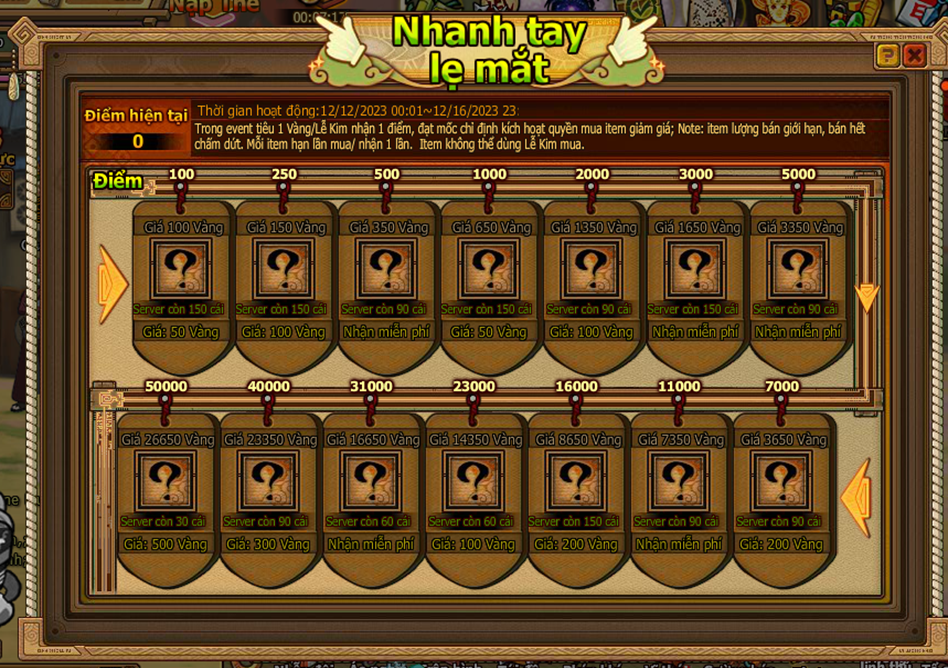Screen dimensions: 948x668
Task: Claim the free 5000-point reward
Action: [797, 331]
